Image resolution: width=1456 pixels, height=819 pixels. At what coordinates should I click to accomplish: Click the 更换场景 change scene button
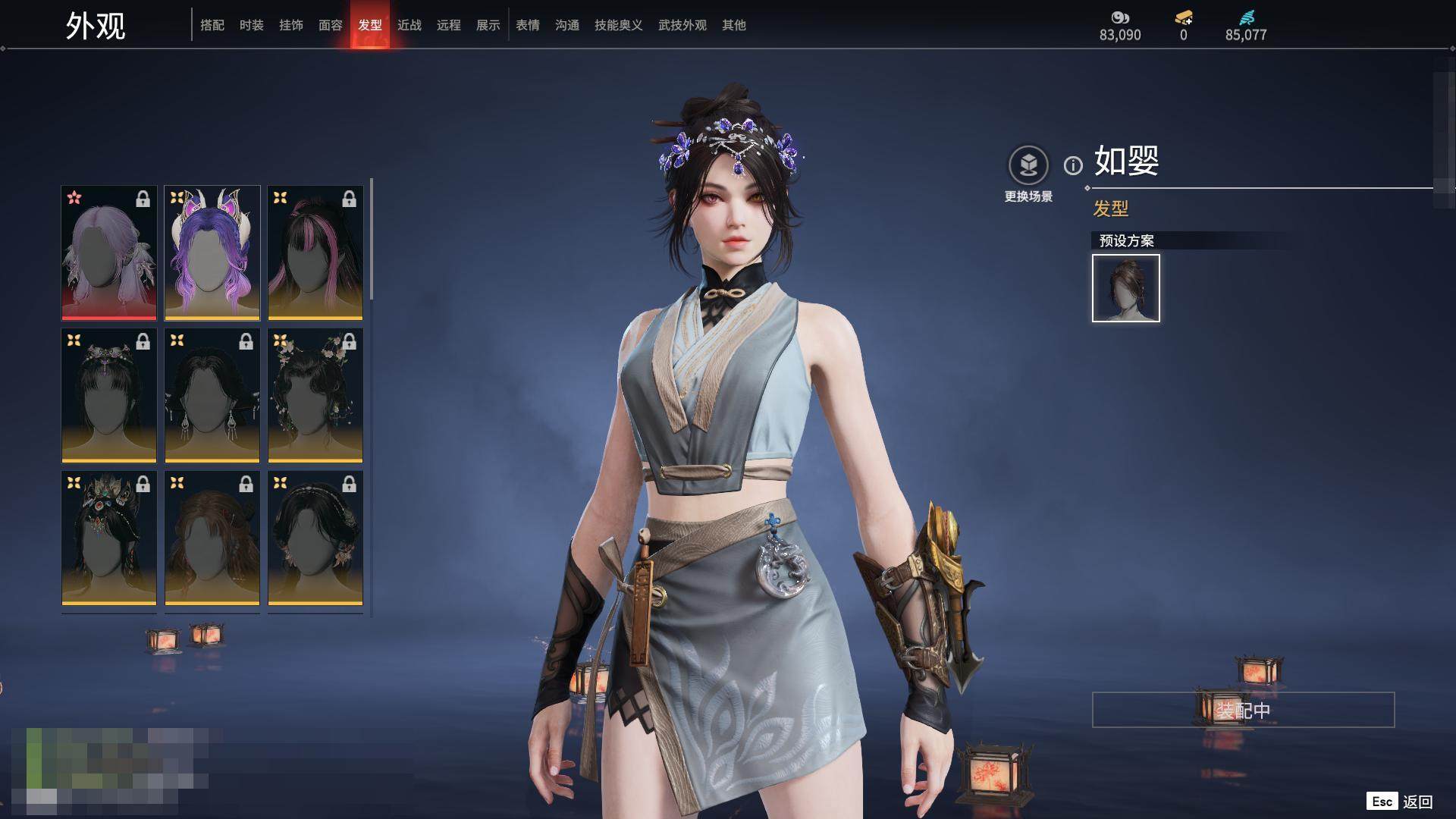(1028, 174)
